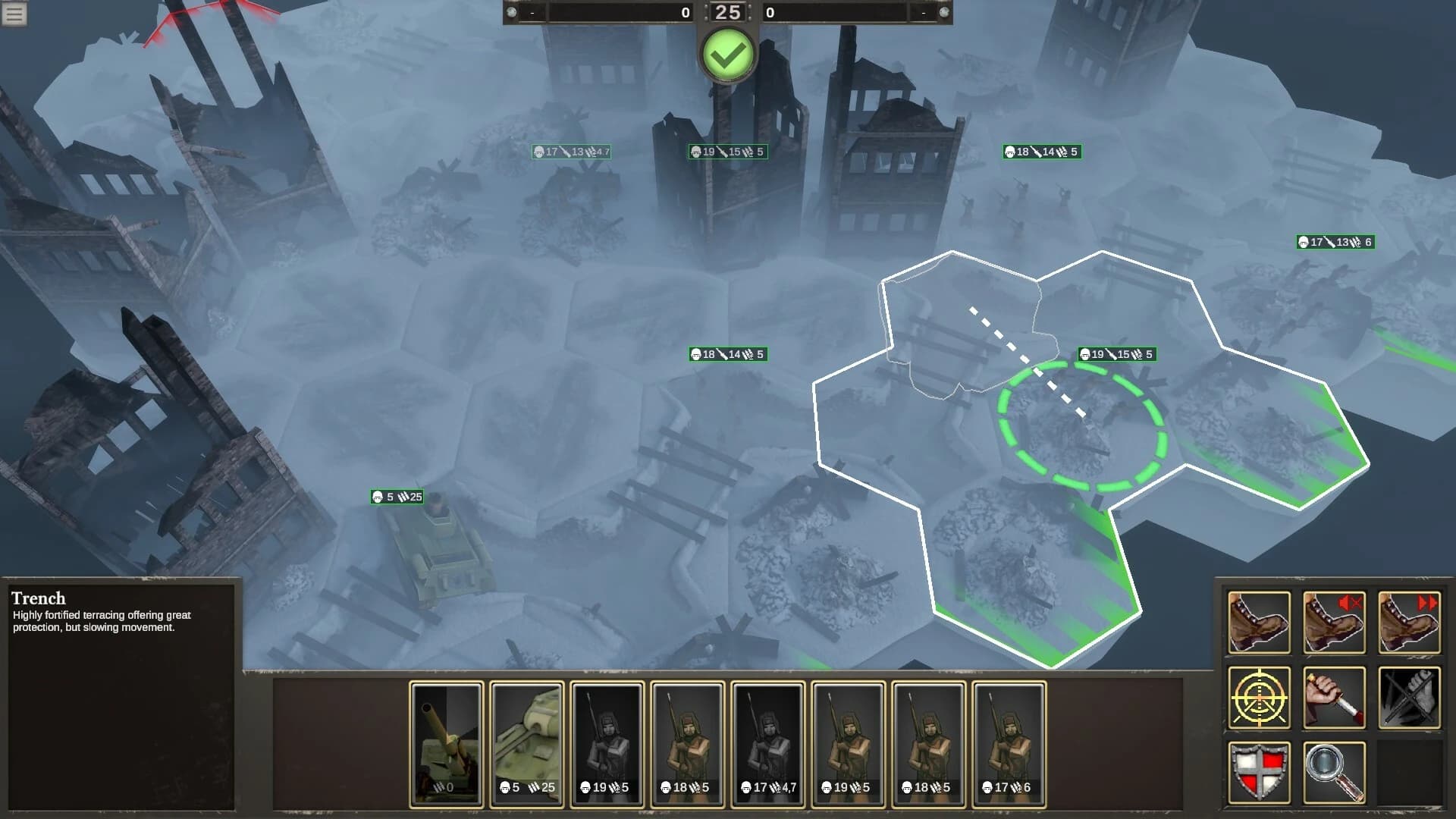This screenshot has height=819, width=1456.
Task: Confirm deployment with green checkmark
Action: 728,53
